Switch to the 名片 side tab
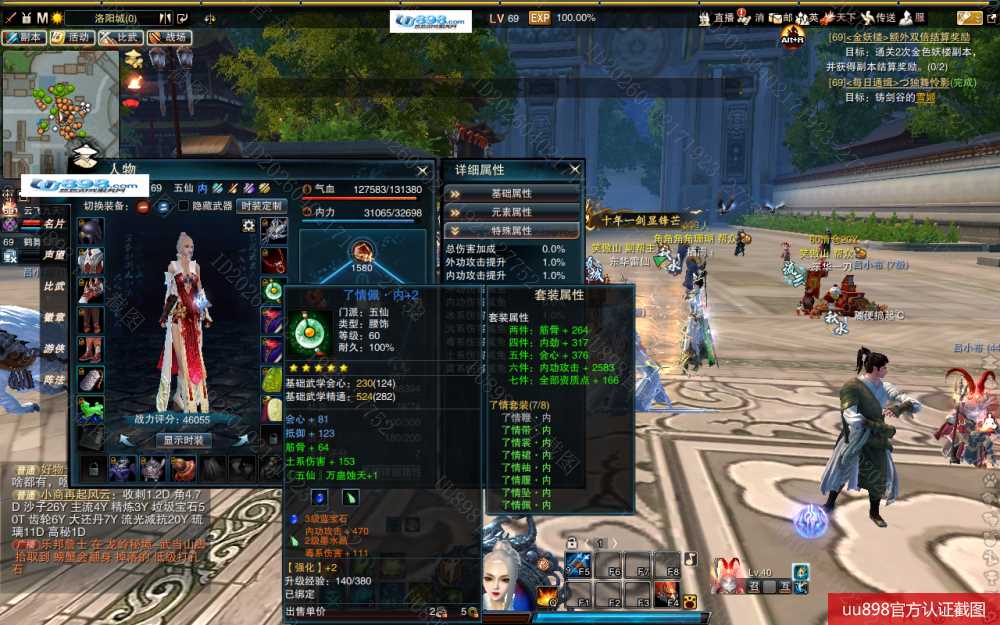 54,224
